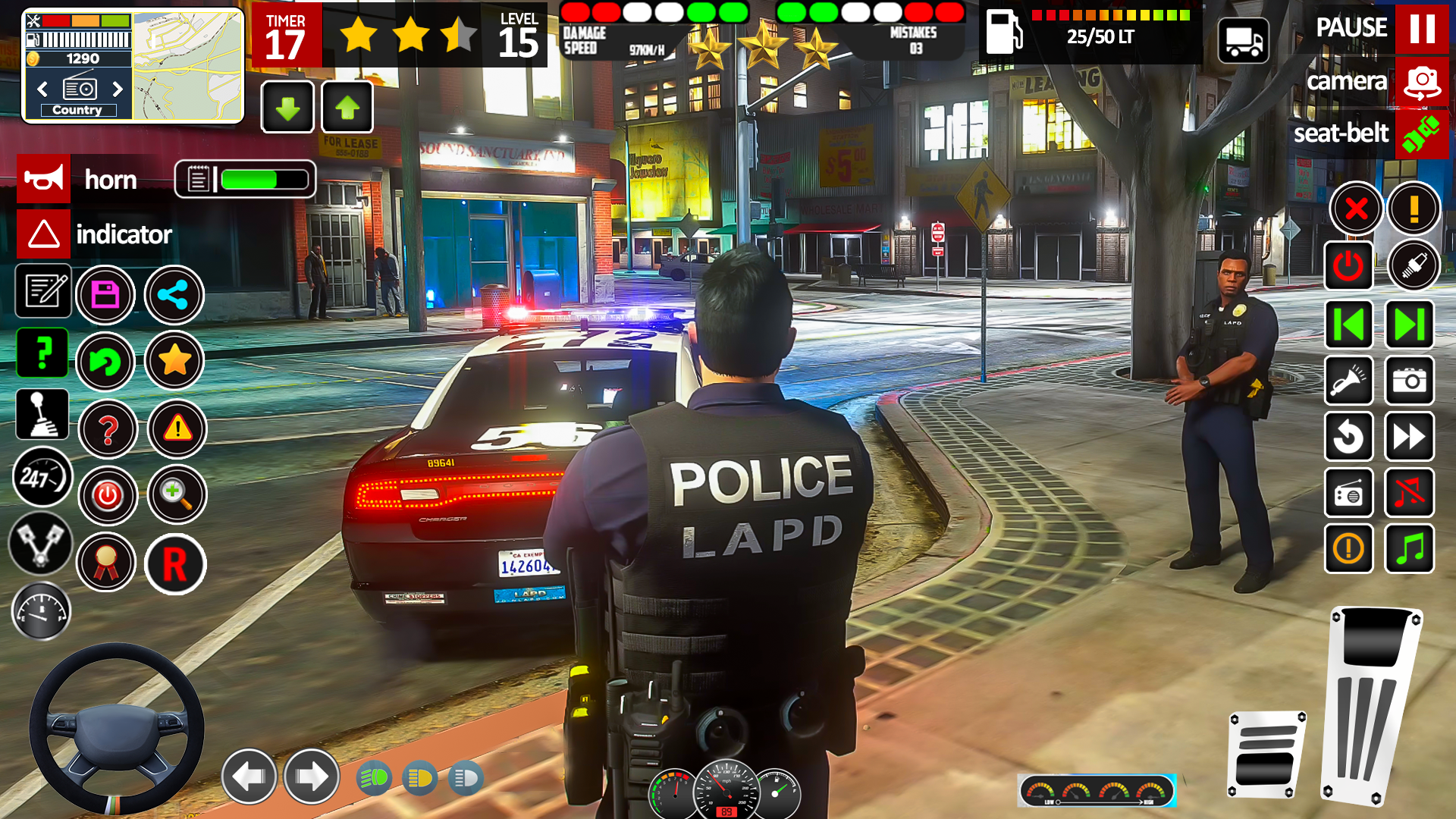This screenshot has width=1456, height=819.
Task: Open the Pause menu
Action: (x=1423, y=30)
